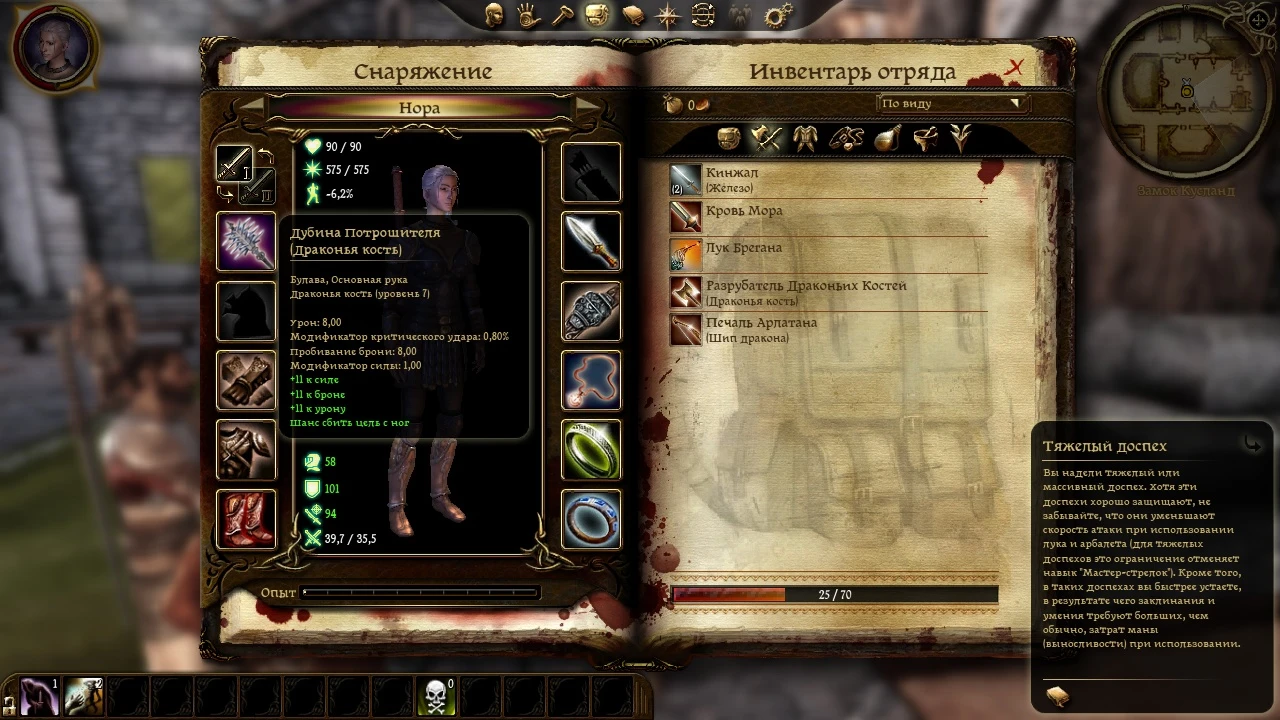Image resolution: width=1280 pixels, height=720 pixels.
Task: Toggle the weapons filter in party inventory
Action: 765,138
